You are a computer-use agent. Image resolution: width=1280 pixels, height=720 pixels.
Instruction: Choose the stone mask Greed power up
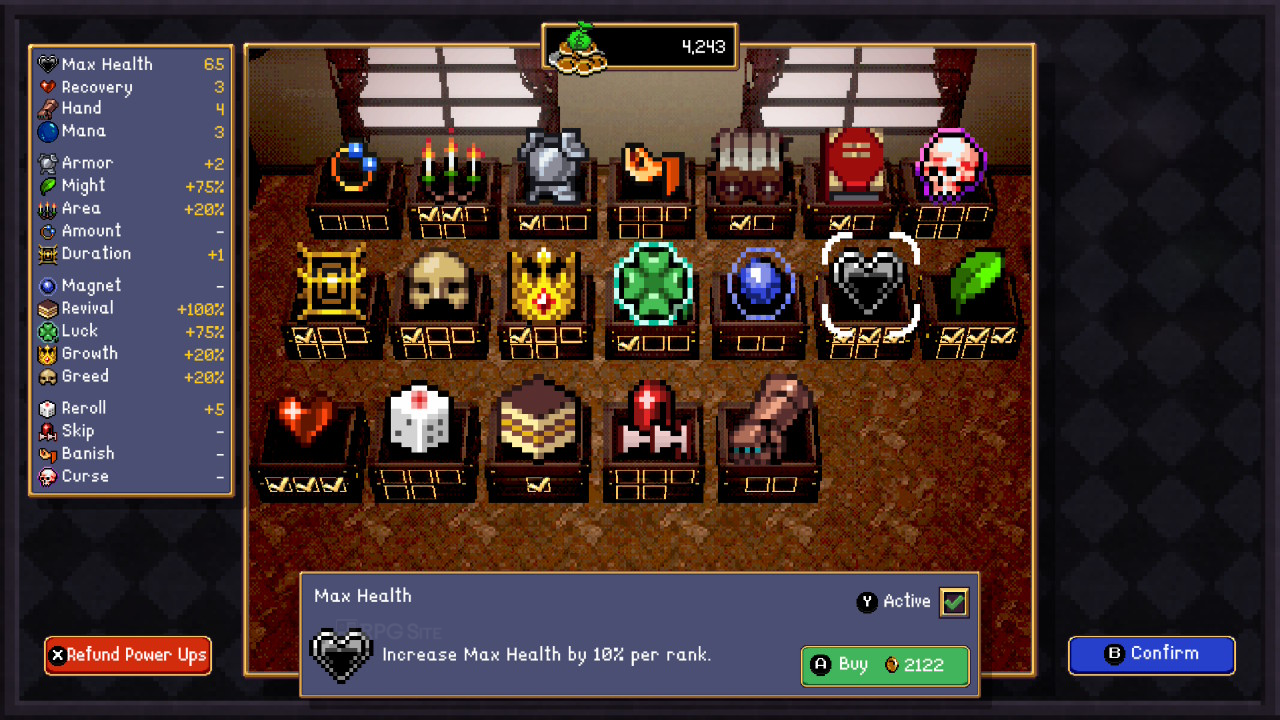coord(436,284)
